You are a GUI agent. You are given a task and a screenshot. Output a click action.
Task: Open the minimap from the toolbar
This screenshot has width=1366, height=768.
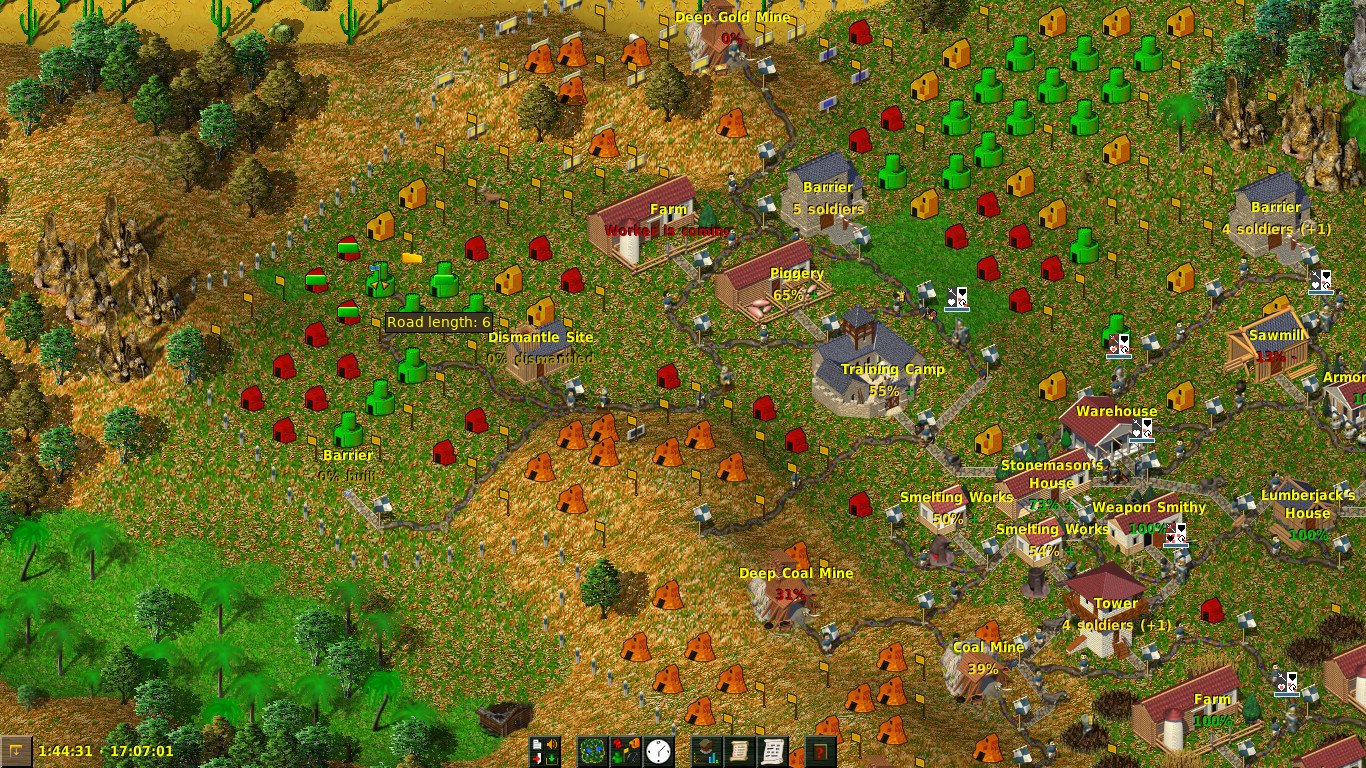click(x=593, y=751)
